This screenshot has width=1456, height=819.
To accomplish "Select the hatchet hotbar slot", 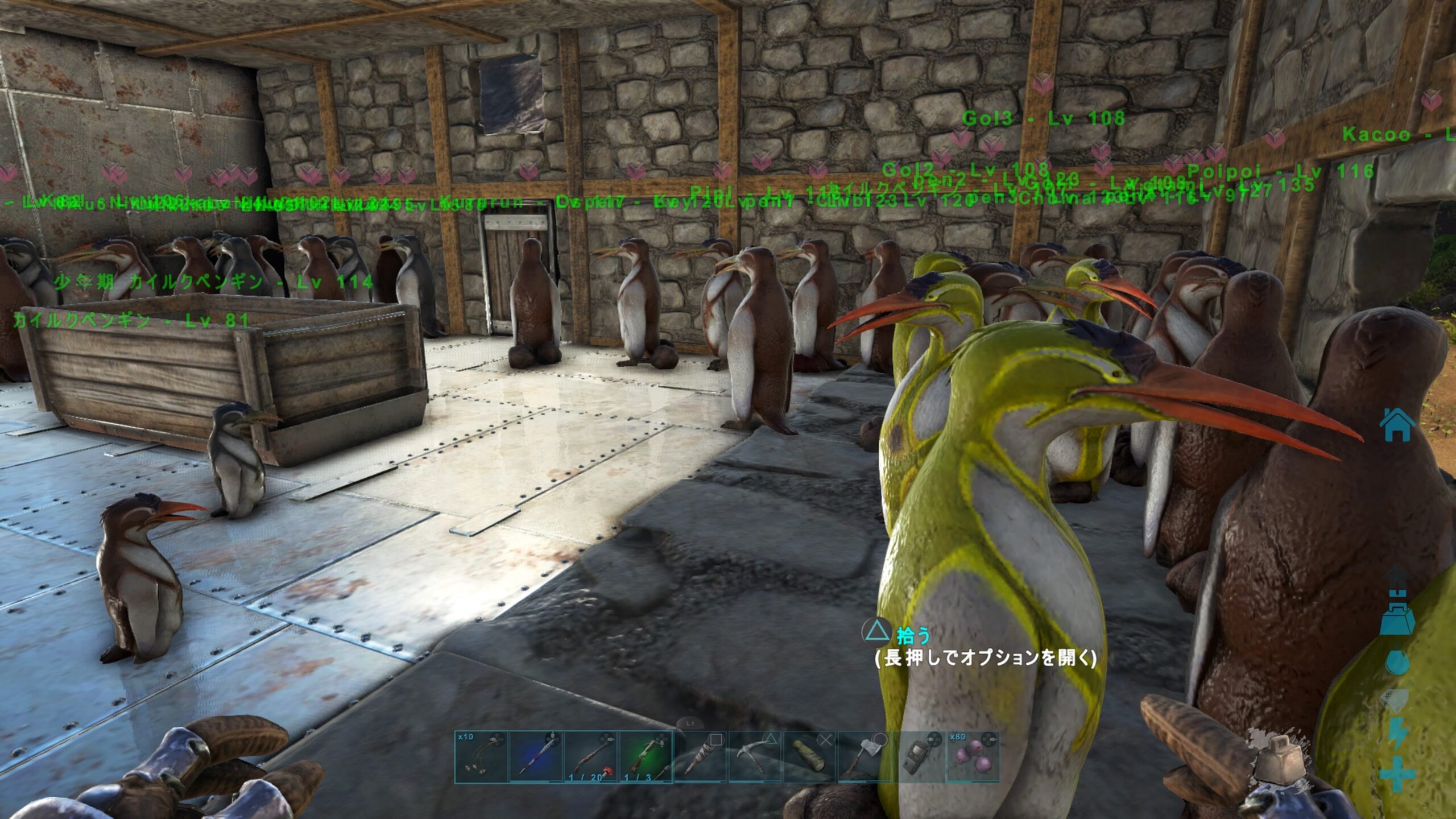I will coord(864,757).
